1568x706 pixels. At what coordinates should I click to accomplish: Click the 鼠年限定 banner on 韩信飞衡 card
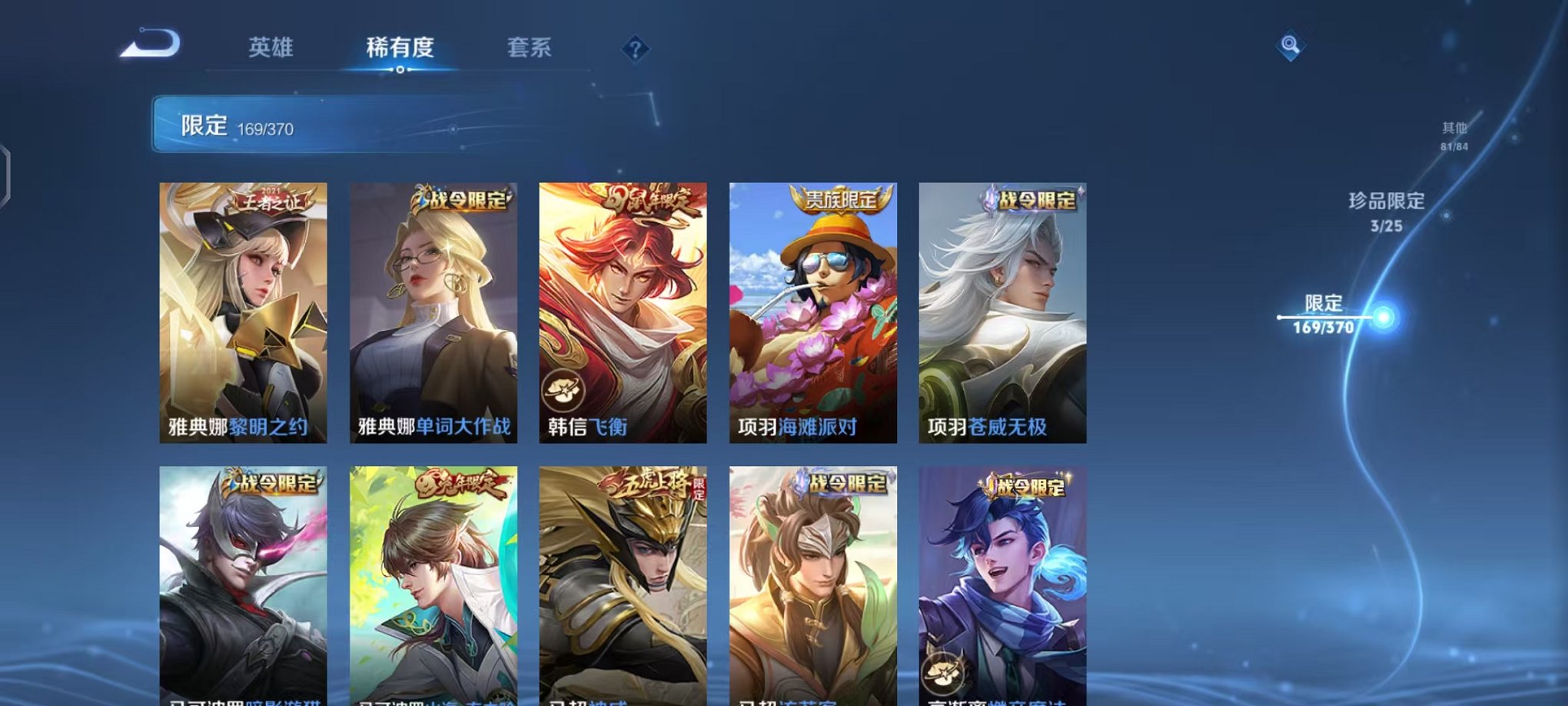652,200
